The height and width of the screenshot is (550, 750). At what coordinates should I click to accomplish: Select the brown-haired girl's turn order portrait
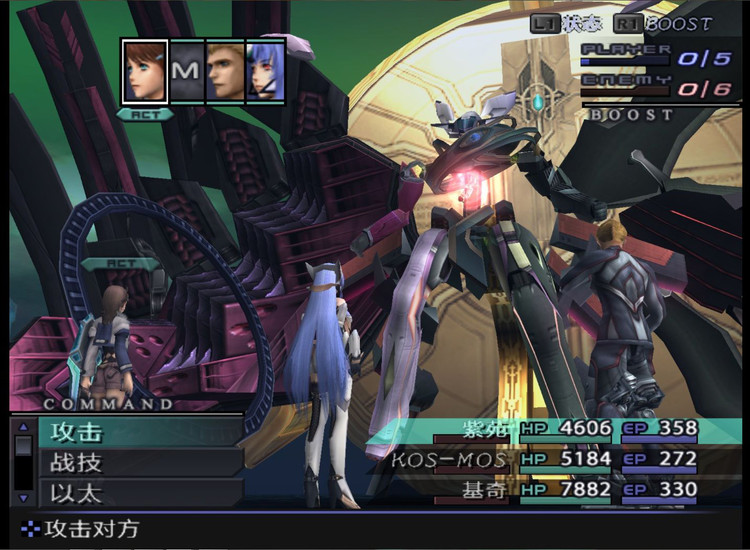click(145, 71)
